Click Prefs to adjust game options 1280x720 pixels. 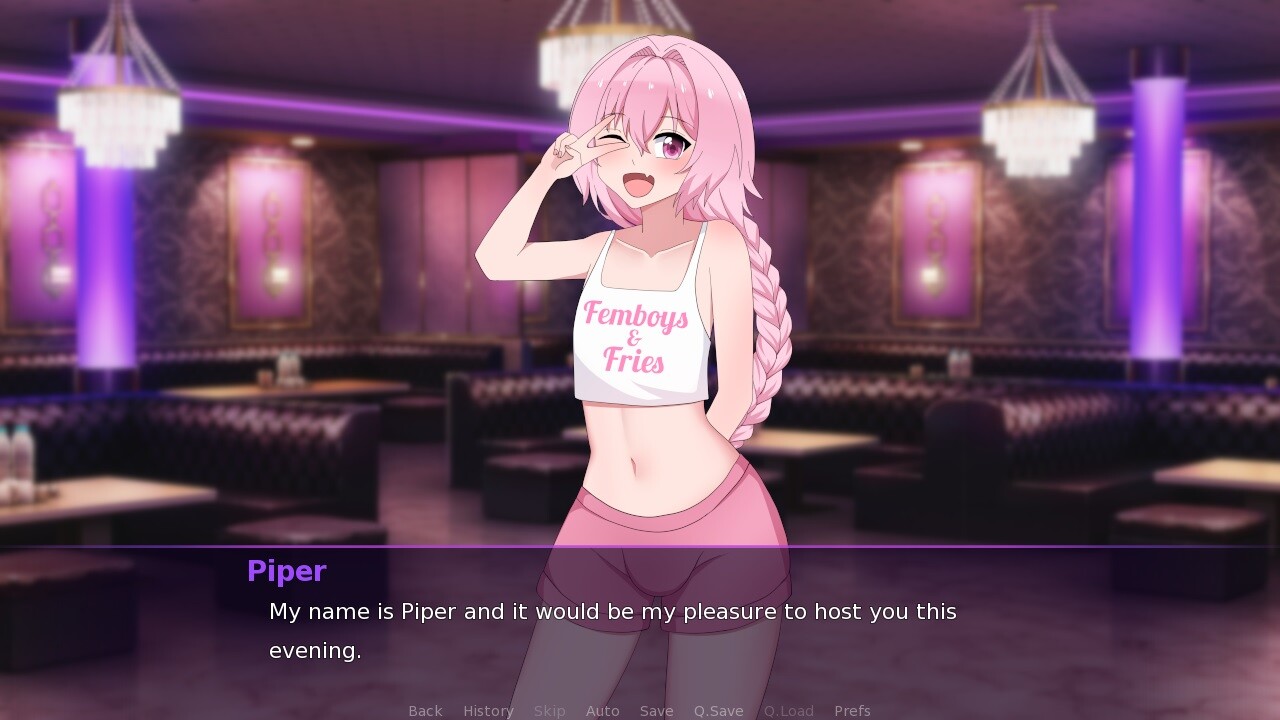tap(852, 711)
